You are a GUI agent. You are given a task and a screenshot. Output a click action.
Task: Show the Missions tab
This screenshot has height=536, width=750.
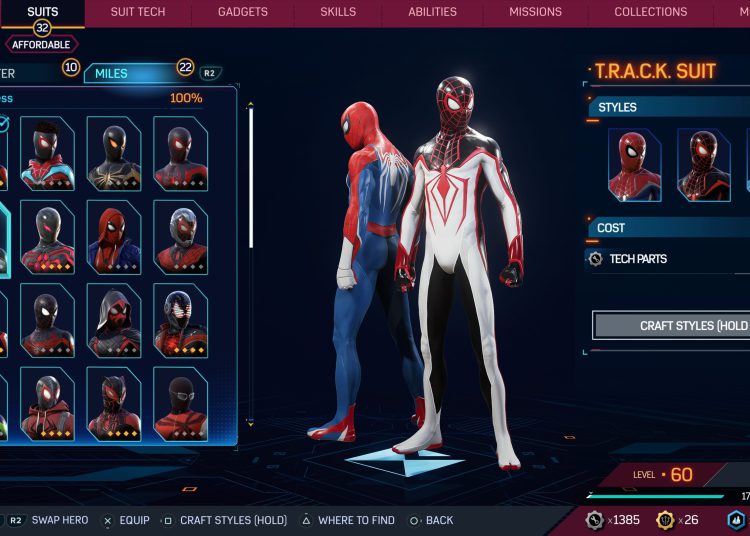click(535, 12)
